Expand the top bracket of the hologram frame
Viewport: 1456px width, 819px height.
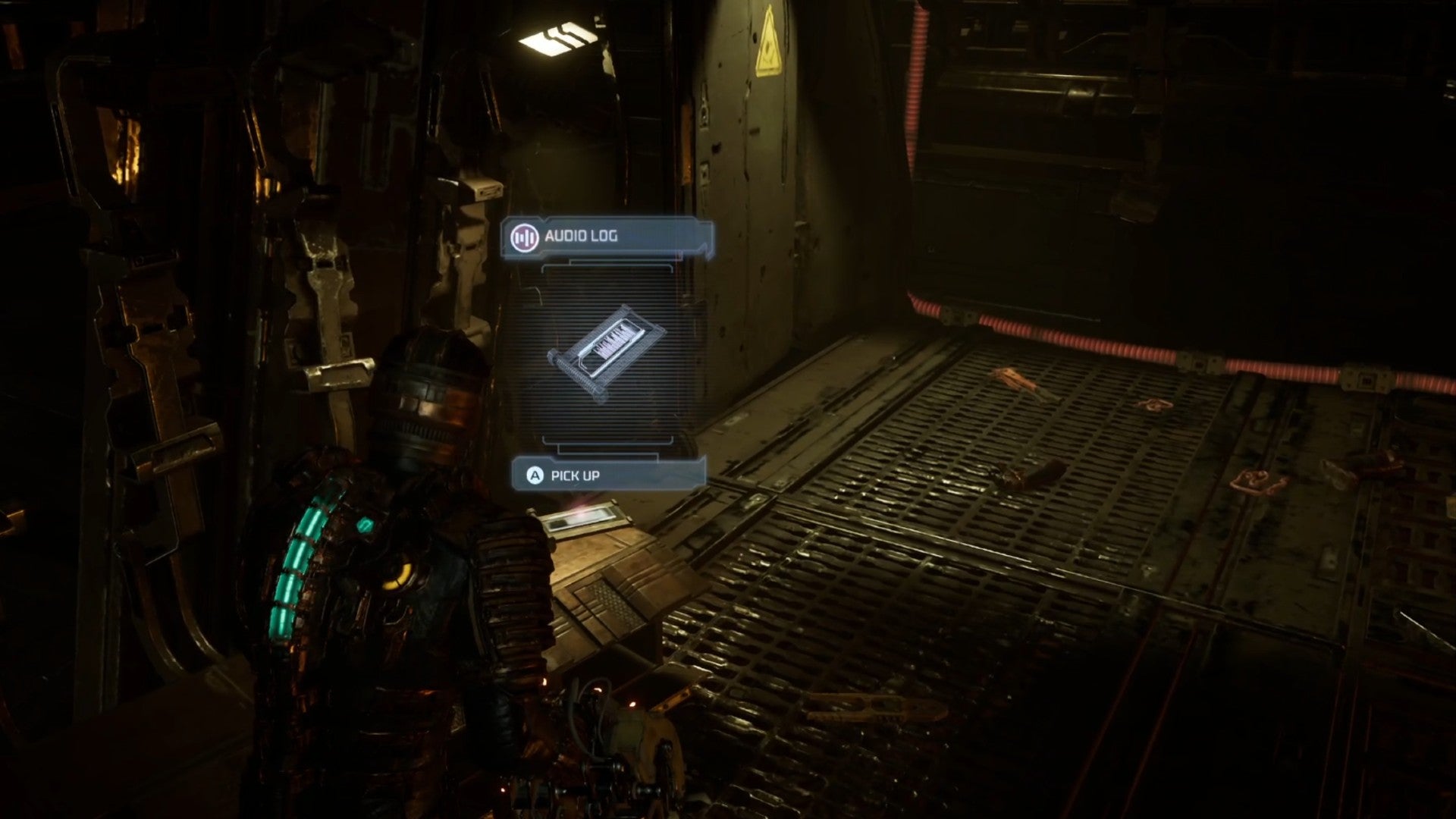(x=607, y=267)
